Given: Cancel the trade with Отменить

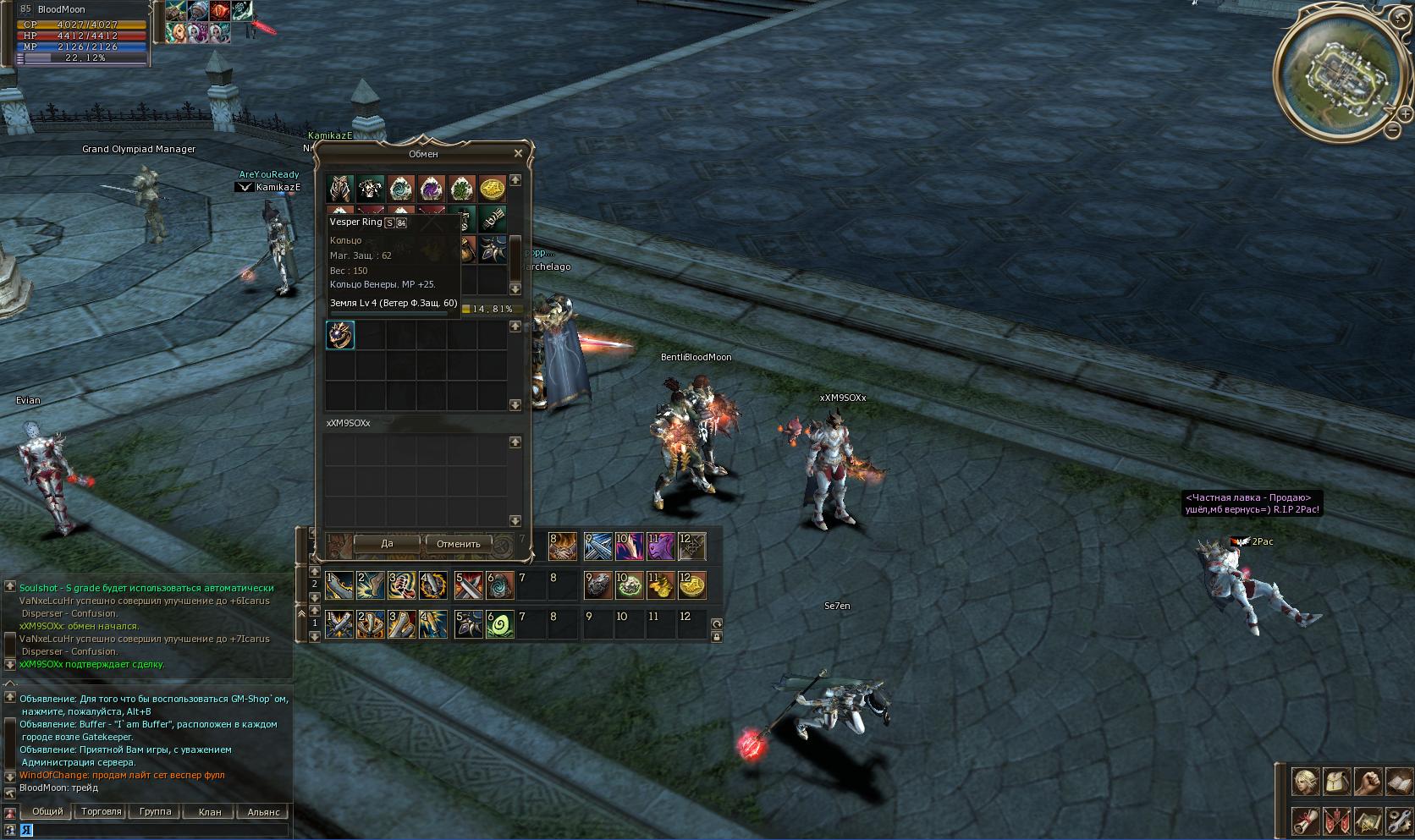Looking at the screenshot, I should pyautogui.click(x=459, y=544).
